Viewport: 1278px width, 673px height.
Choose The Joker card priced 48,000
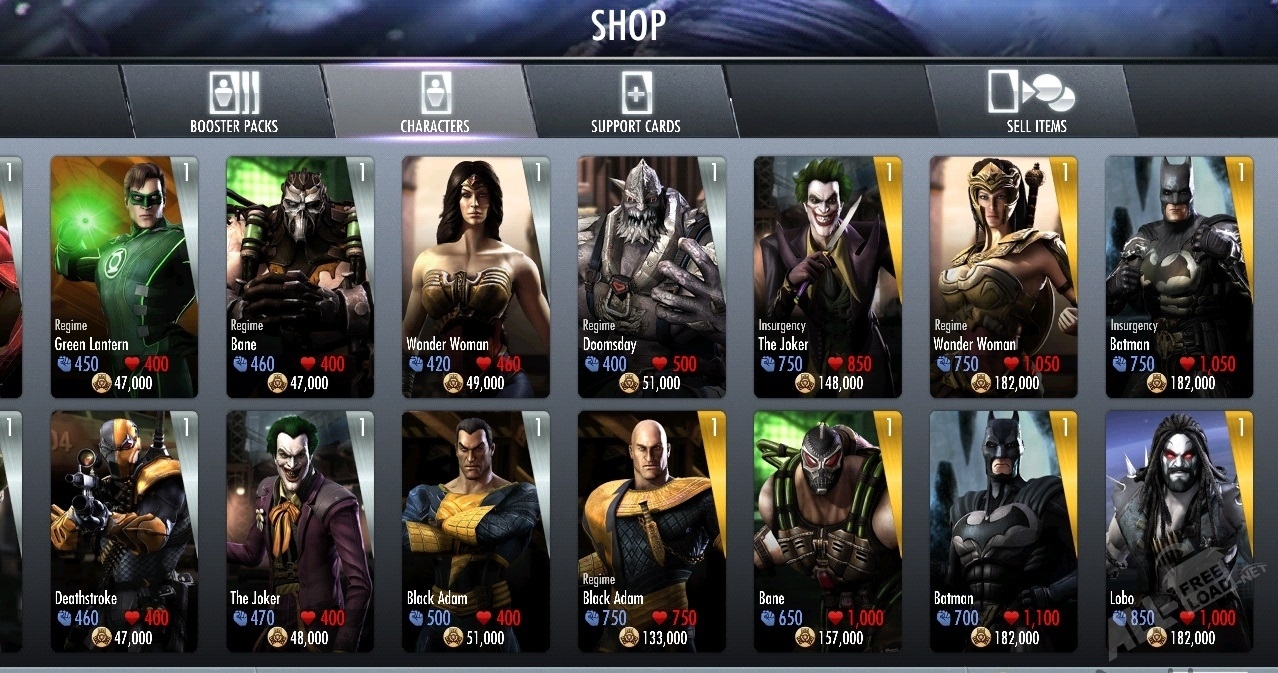point(300,530)
